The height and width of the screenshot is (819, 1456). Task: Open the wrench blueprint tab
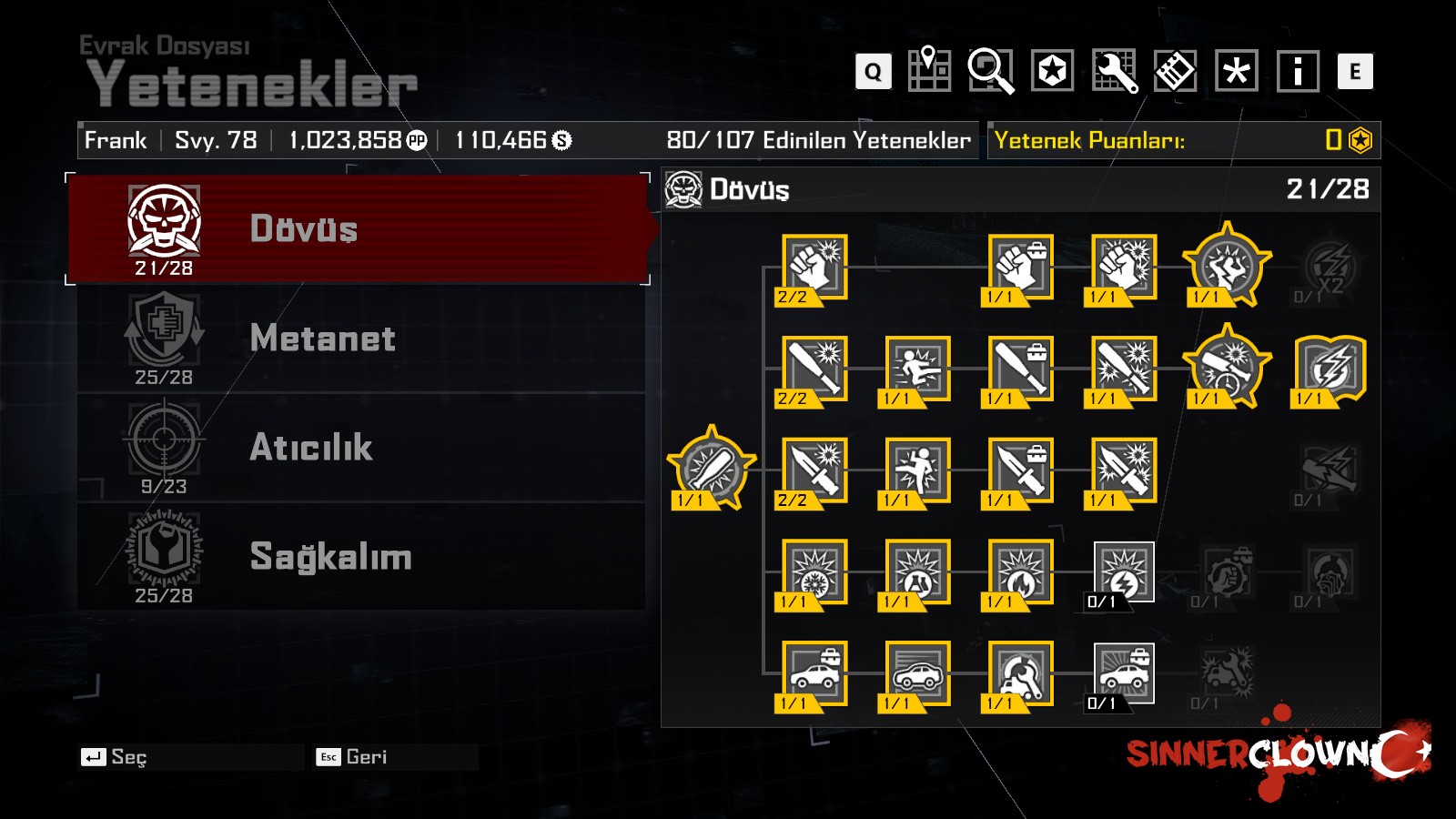pos(1114,70)
